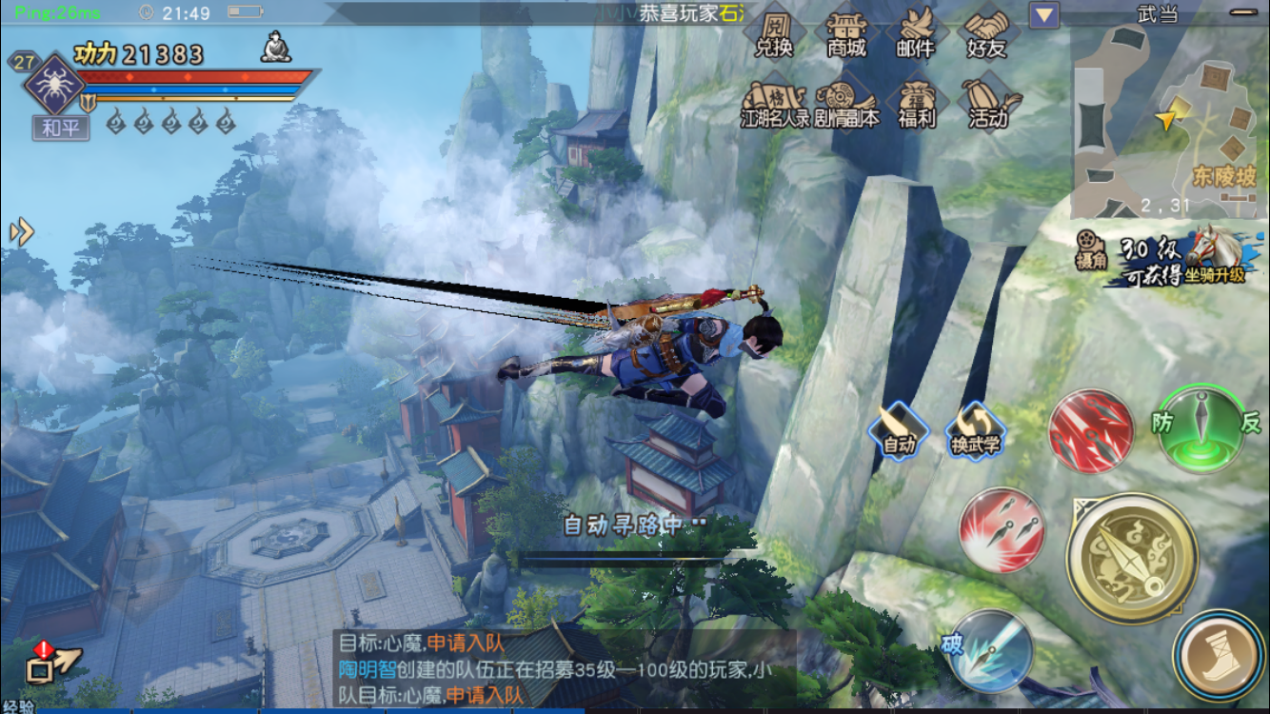Open the 活动 events menu

[987, 104]
